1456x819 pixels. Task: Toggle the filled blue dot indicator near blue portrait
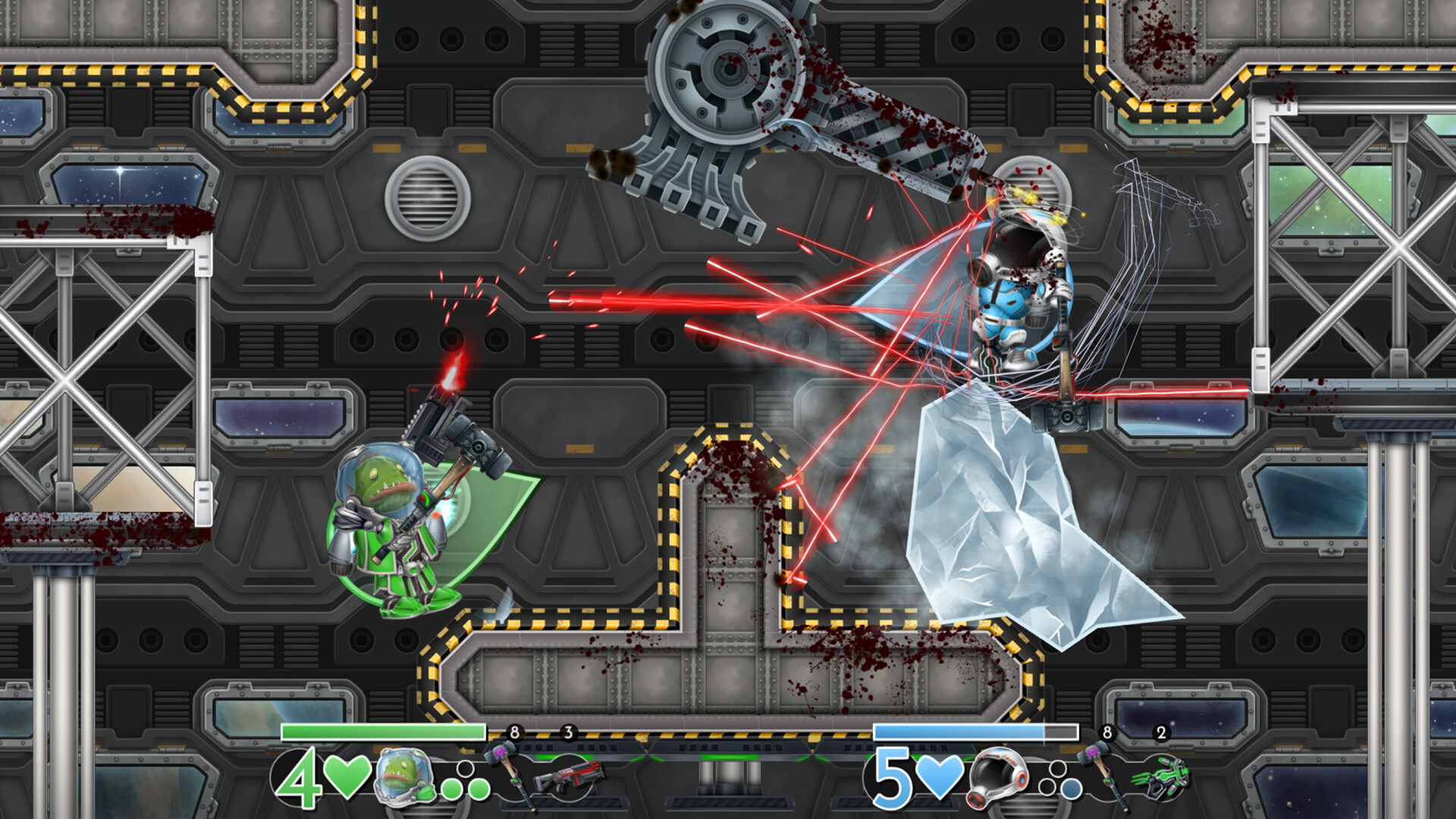(1071, 789)
